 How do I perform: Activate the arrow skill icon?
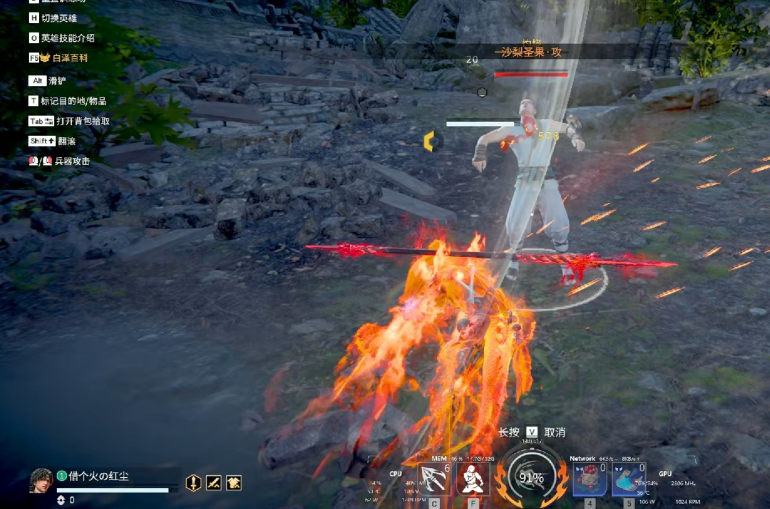(x=435, y=479)
